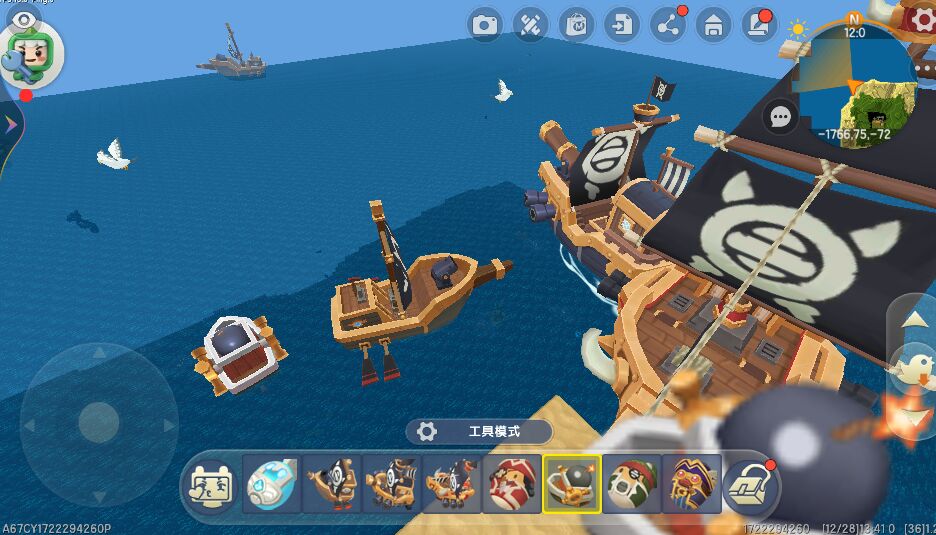Switch the 工具模式 tool mode button
Screen dimensions: 936x535
pos(479,431)
